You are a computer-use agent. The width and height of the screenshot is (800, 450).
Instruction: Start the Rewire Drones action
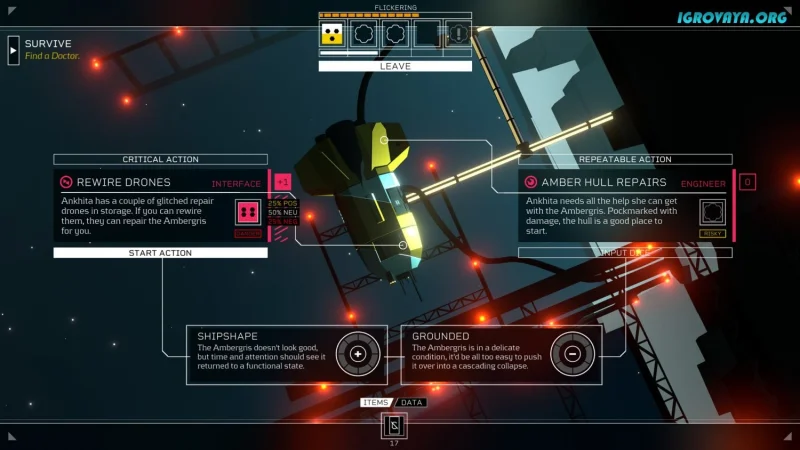point(160,253)
